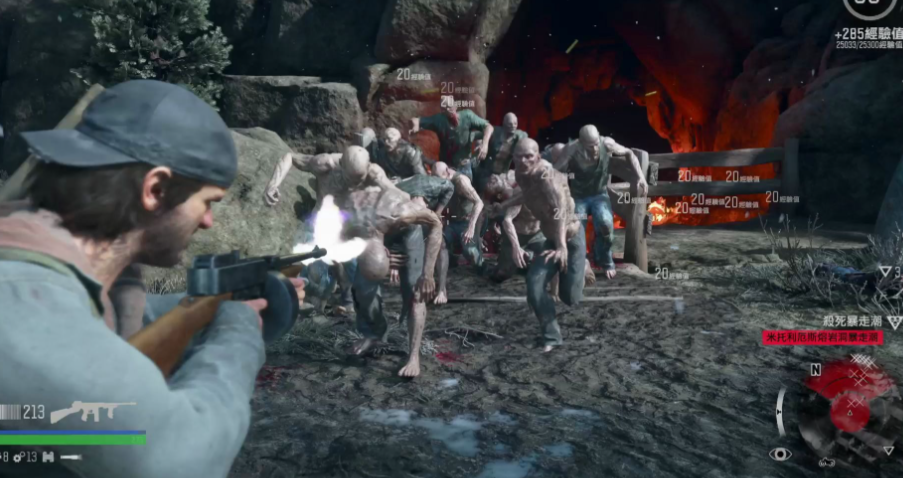Click the motorcycle icon below the minimap
903x478 pixels.
828,461
